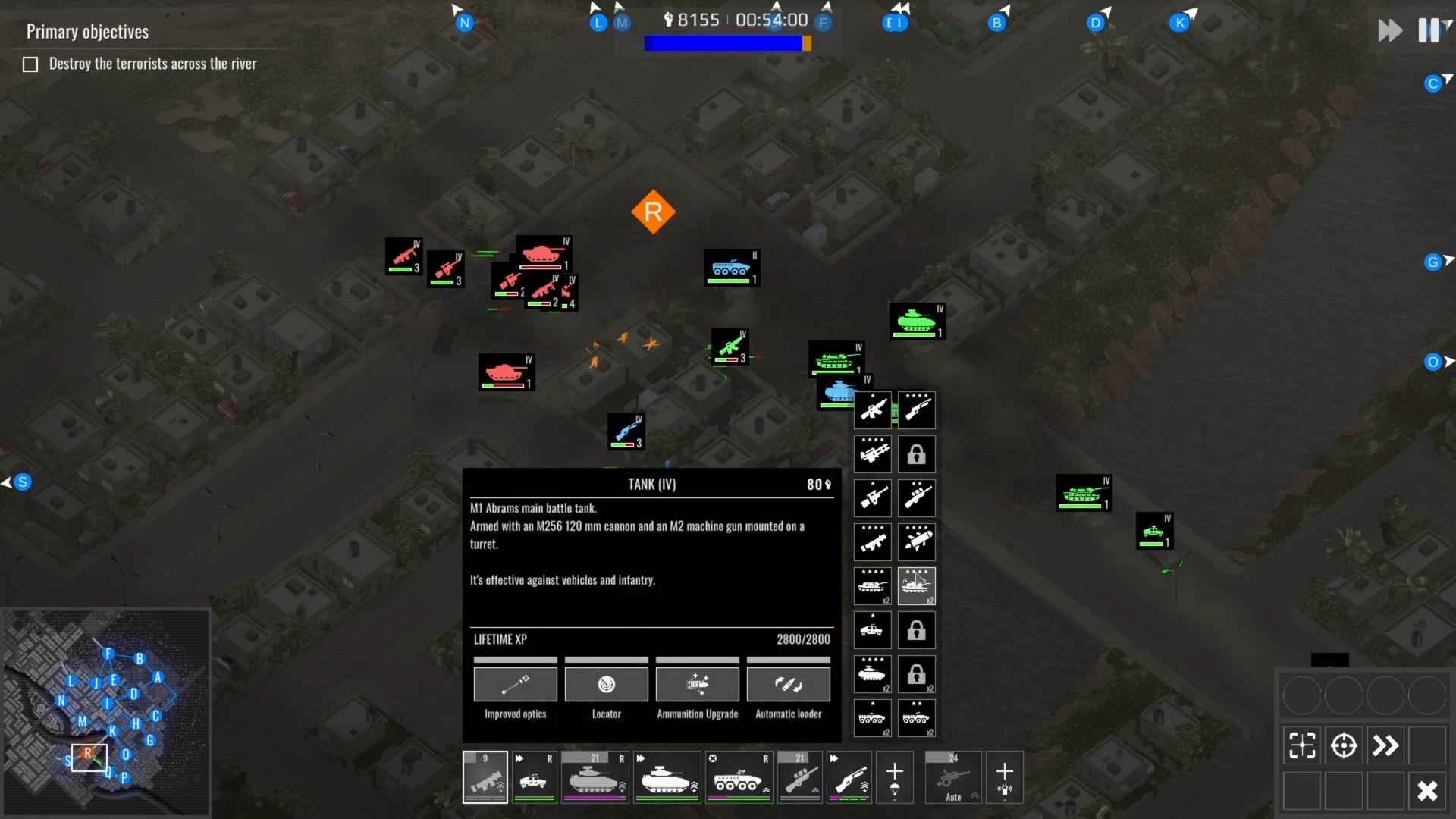This screenshot has width=1456, height=819.
Task: Expand the off-screen unit marker S on left edge
Action: 21,481
